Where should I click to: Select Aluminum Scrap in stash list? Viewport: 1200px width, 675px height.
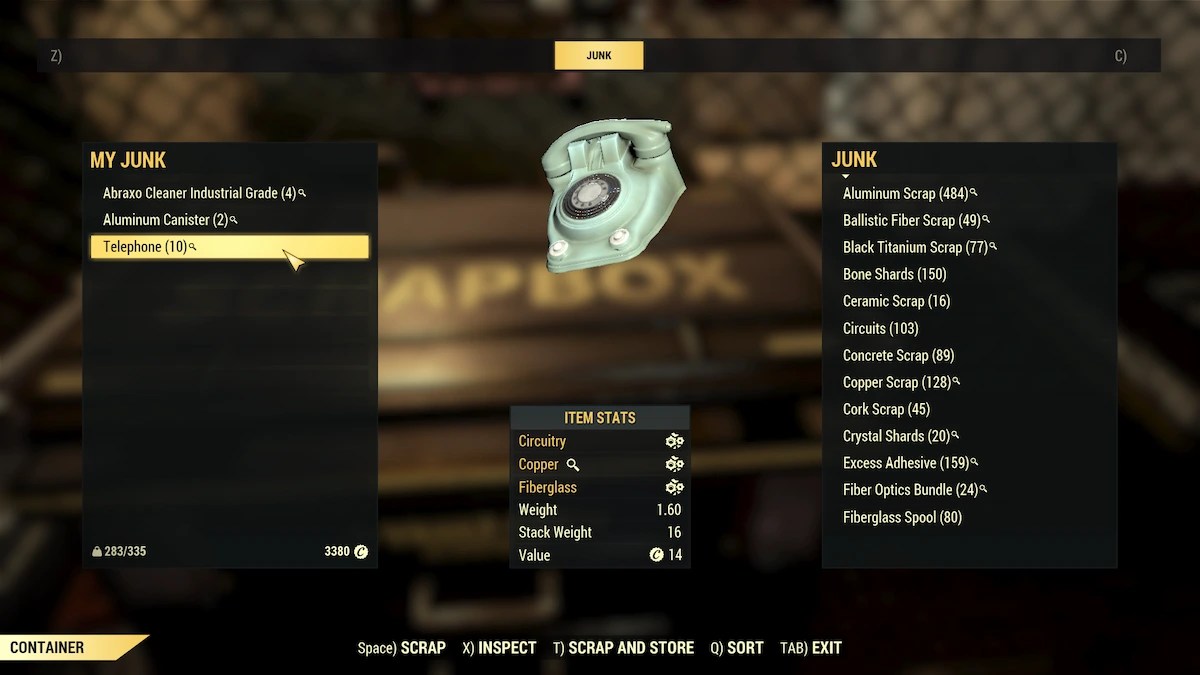pyautogui.click(x=905, y=193)
